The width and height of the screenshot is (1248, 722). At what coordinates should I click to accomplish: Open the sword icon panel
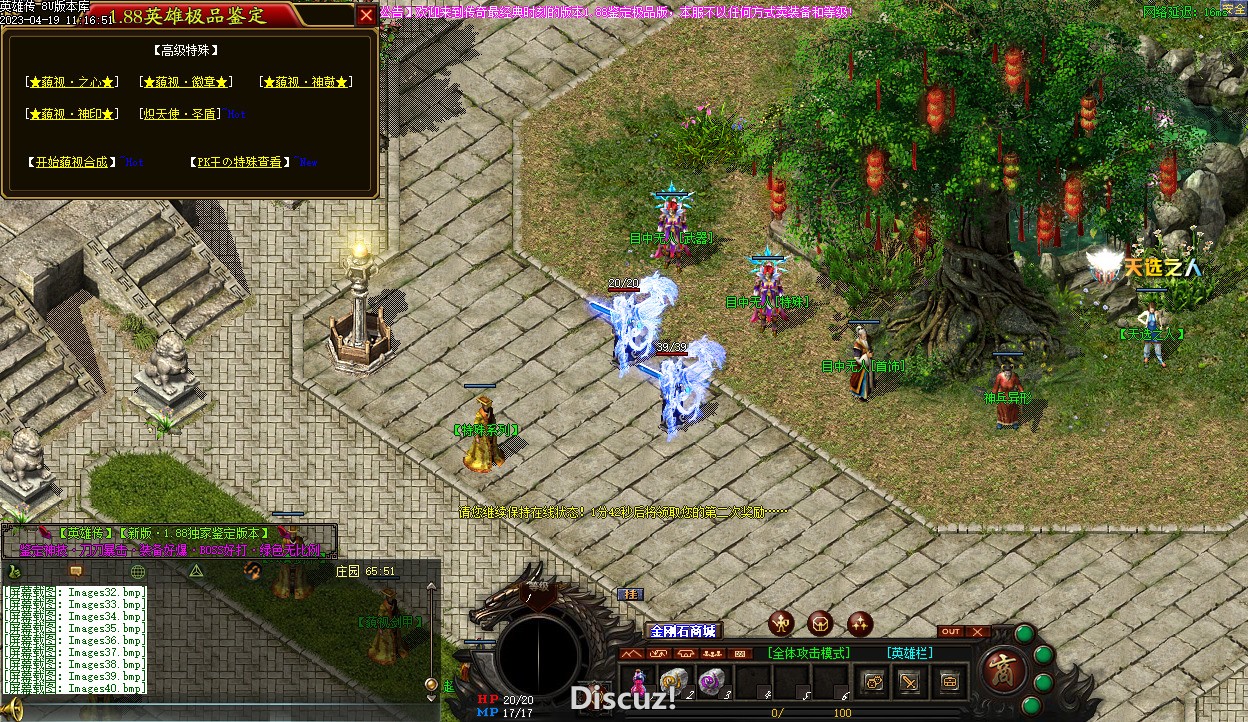(910, 682)
